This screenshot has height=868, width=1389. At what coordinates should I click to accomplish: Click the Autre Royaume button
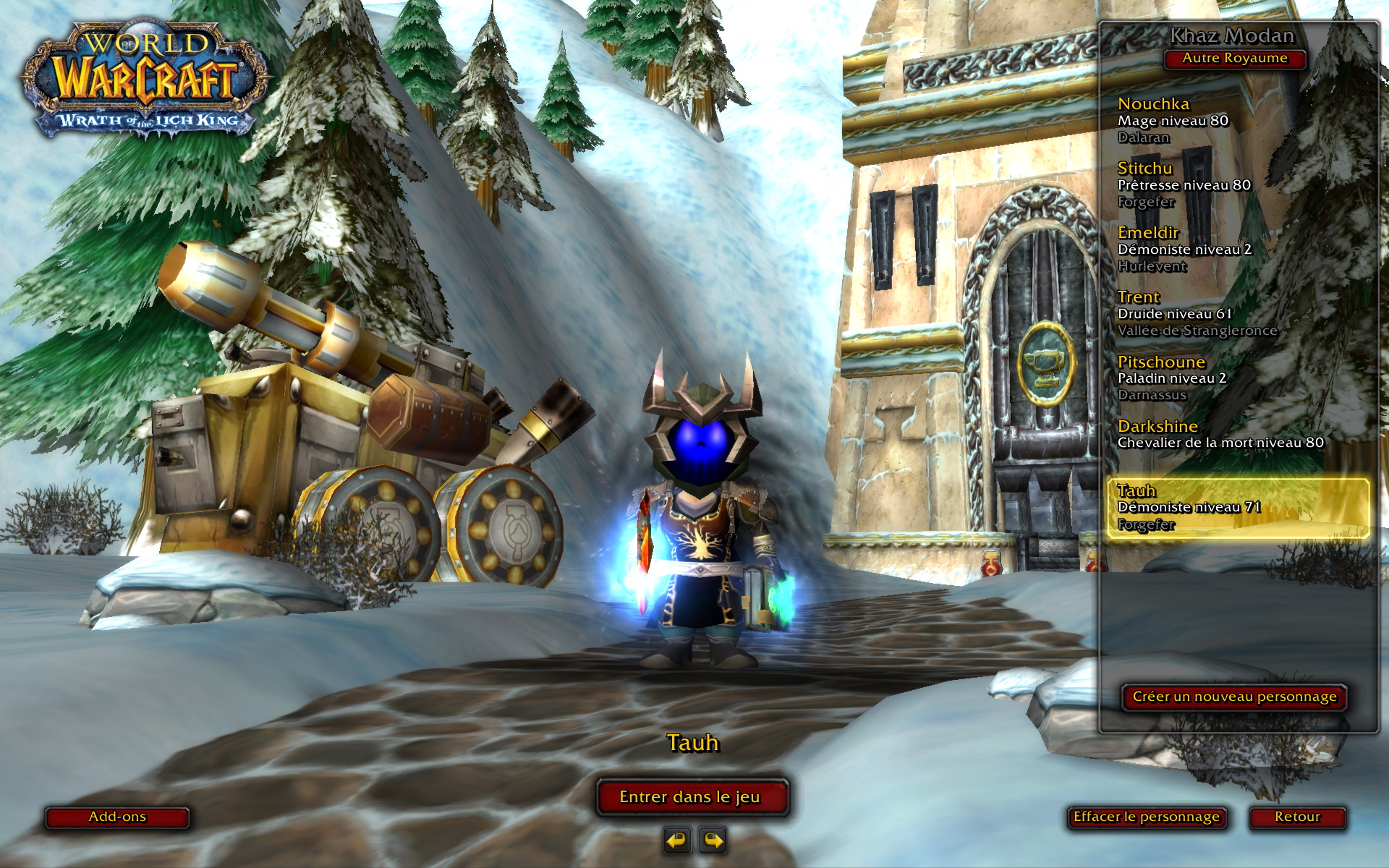(x=1234, y=59)
